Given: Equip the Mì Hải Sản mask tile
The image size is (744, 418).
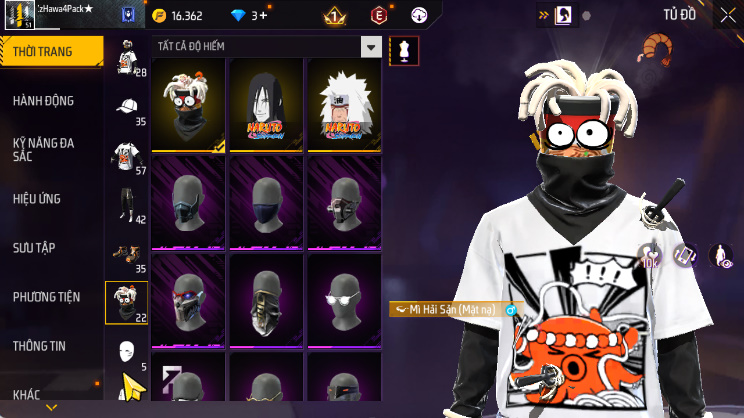Looking at the screenshot, I should (x=188, y=104).
